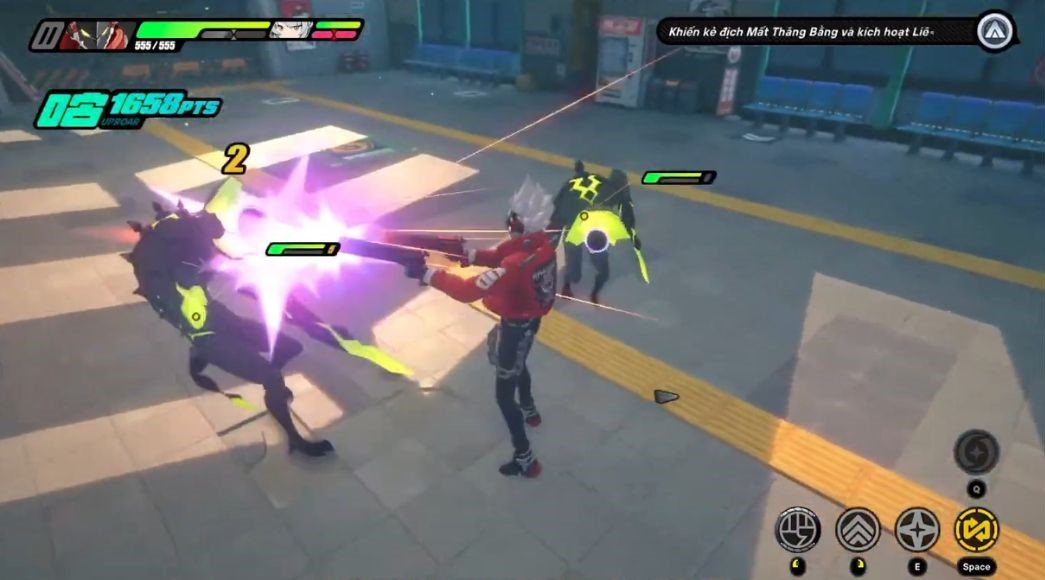Pause the game with the pause button
The height and width of the screenshot is (580, 1045).
[43, 37]
